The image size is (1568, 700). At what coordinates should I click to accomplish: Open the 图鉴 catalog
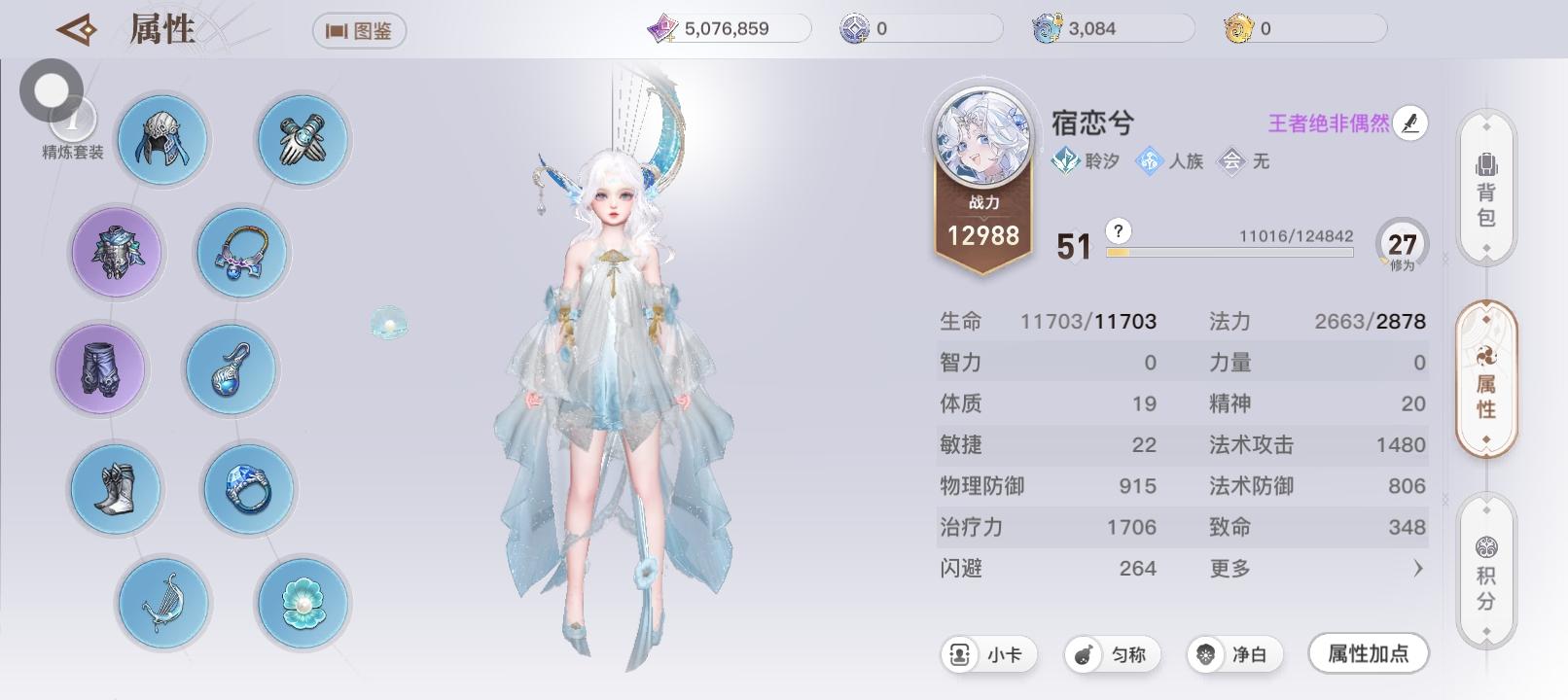click(359, 31)
